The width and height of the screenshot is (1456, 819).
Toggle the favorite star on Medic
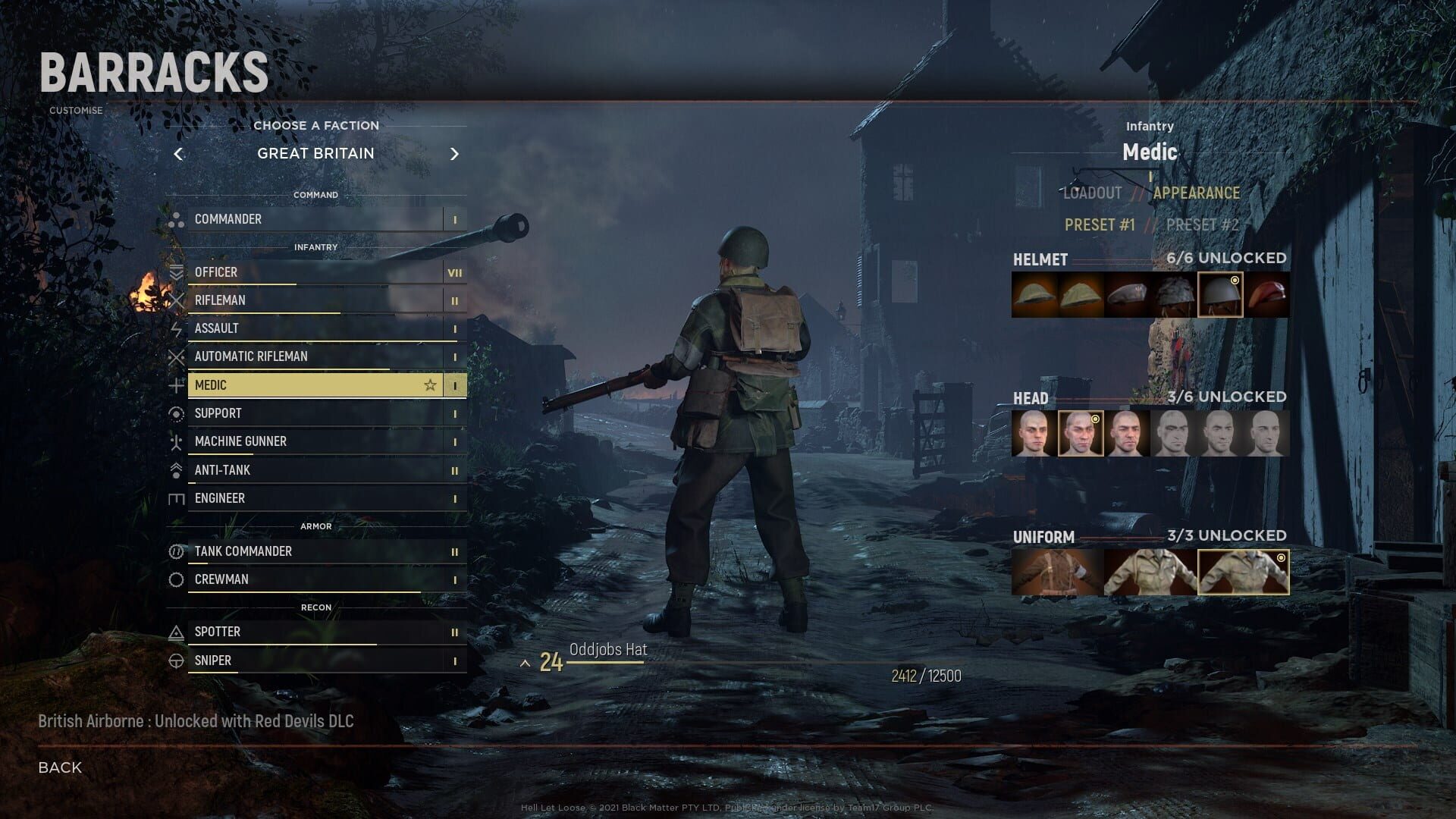(430, 384)
